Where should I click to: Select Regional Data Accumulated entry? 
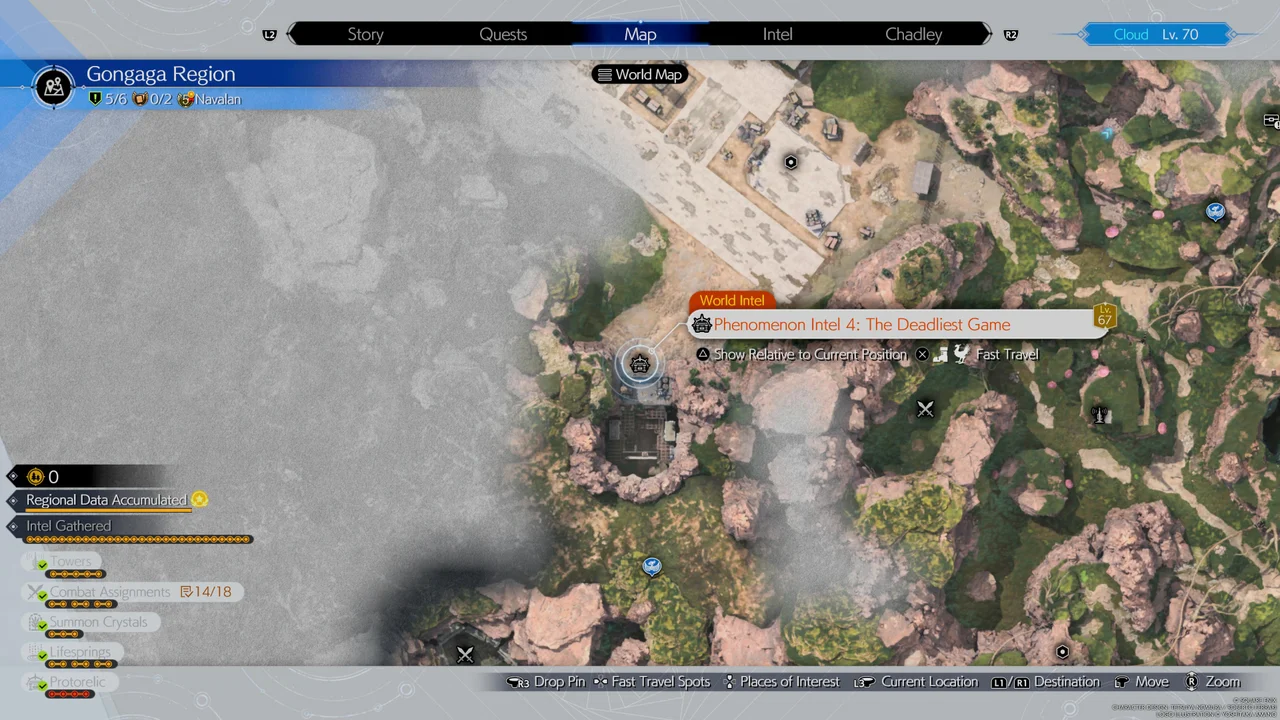(106, 500)
